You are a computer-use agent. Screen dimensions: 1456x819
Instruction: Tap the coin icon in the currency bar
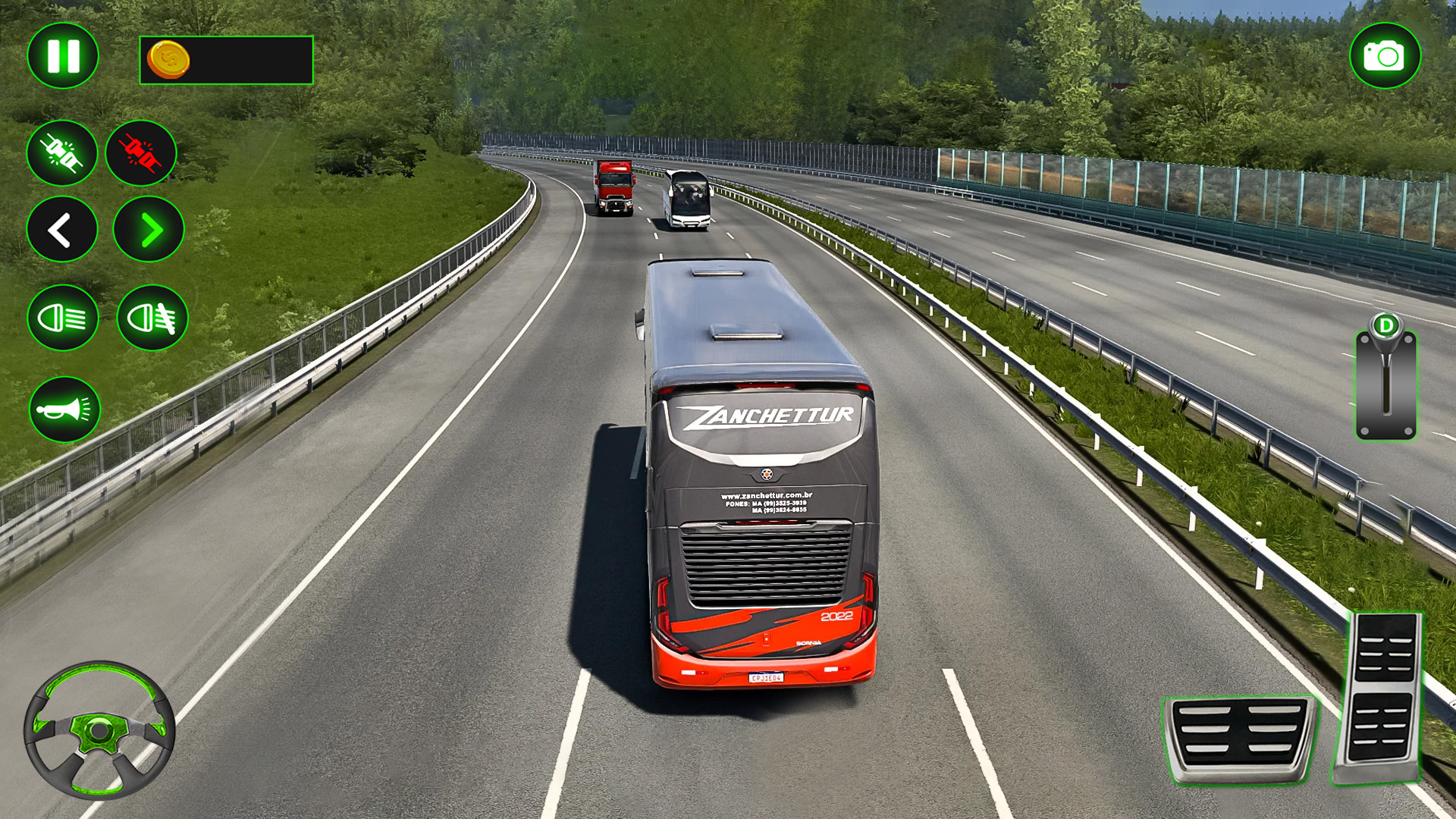pos(168,59)
